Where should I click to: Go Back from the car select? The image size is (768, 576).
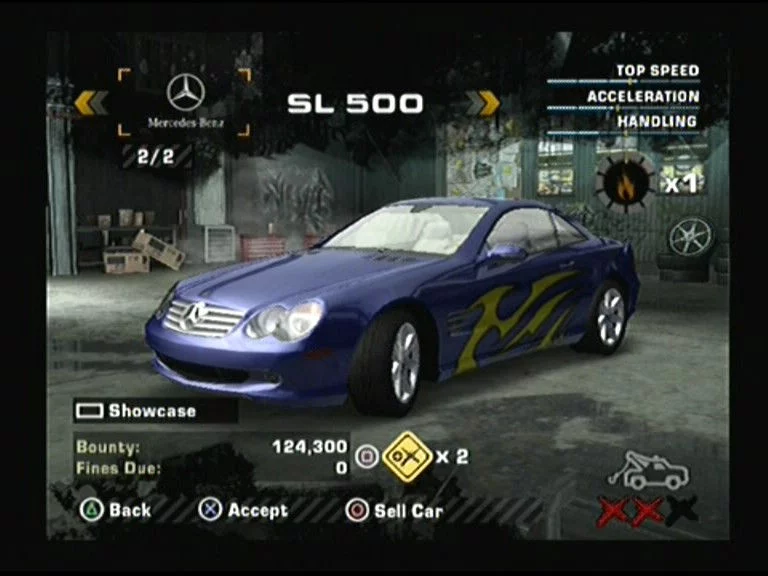(x=117, y=510)
